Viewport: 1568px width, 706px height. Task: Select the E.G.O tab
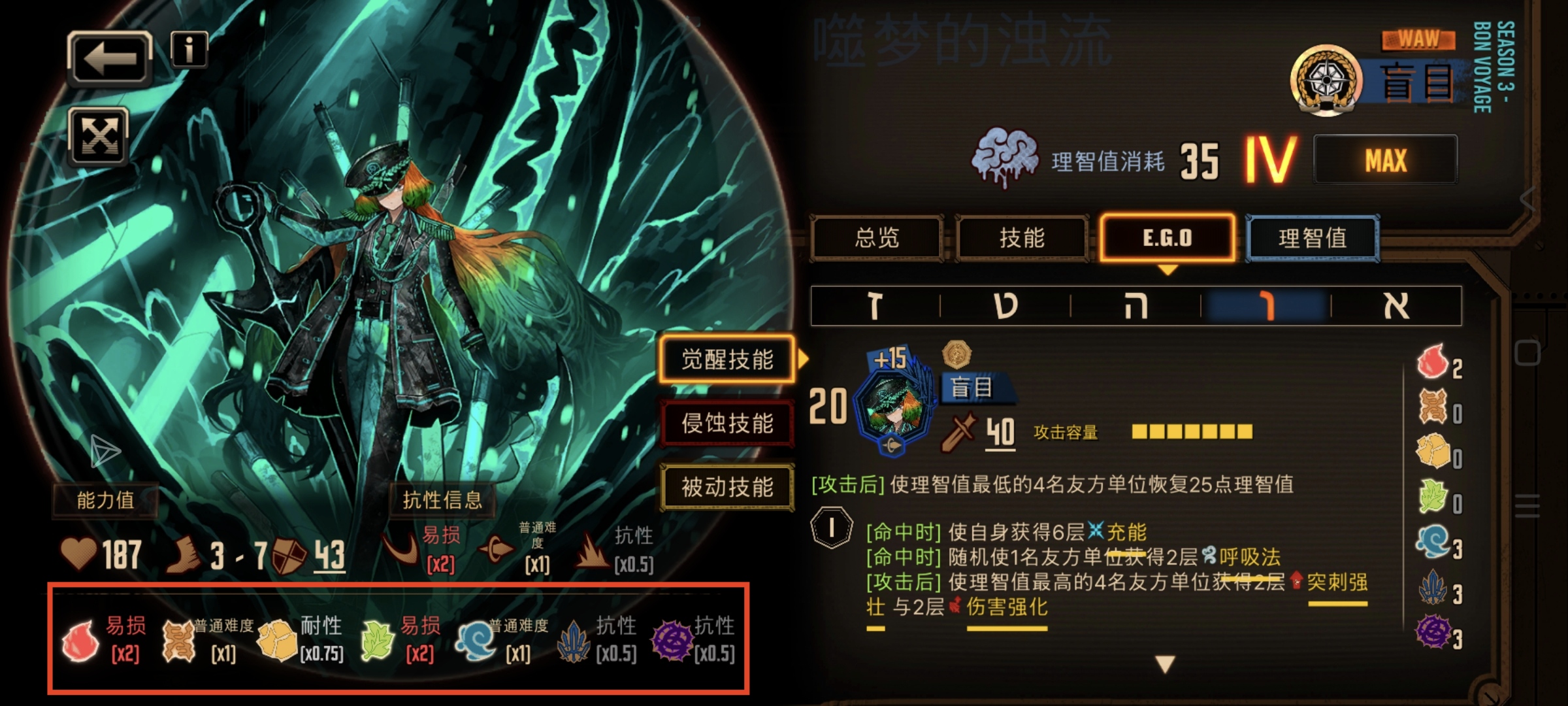[1168, 238]
